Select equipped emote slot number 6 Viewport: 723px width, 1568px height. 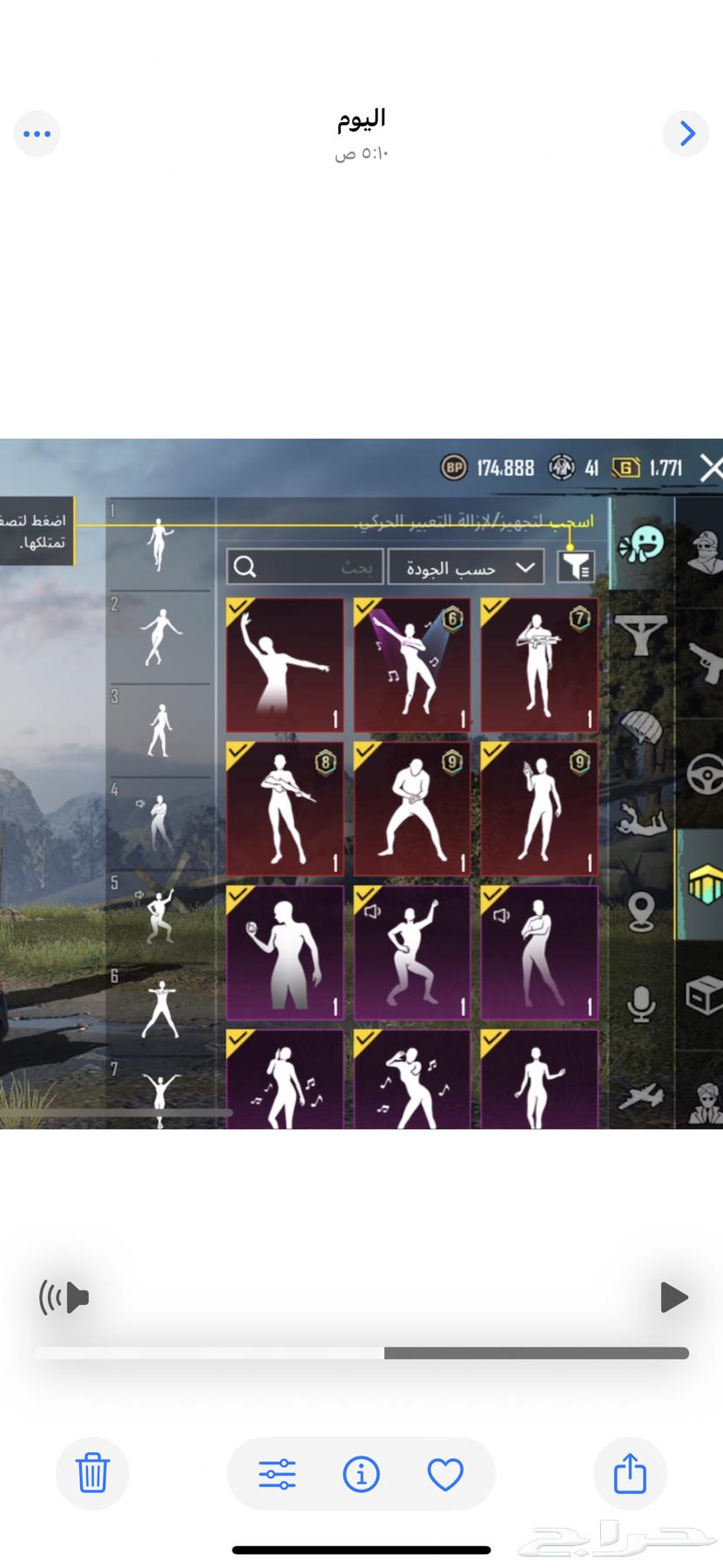click(159, 1009)
